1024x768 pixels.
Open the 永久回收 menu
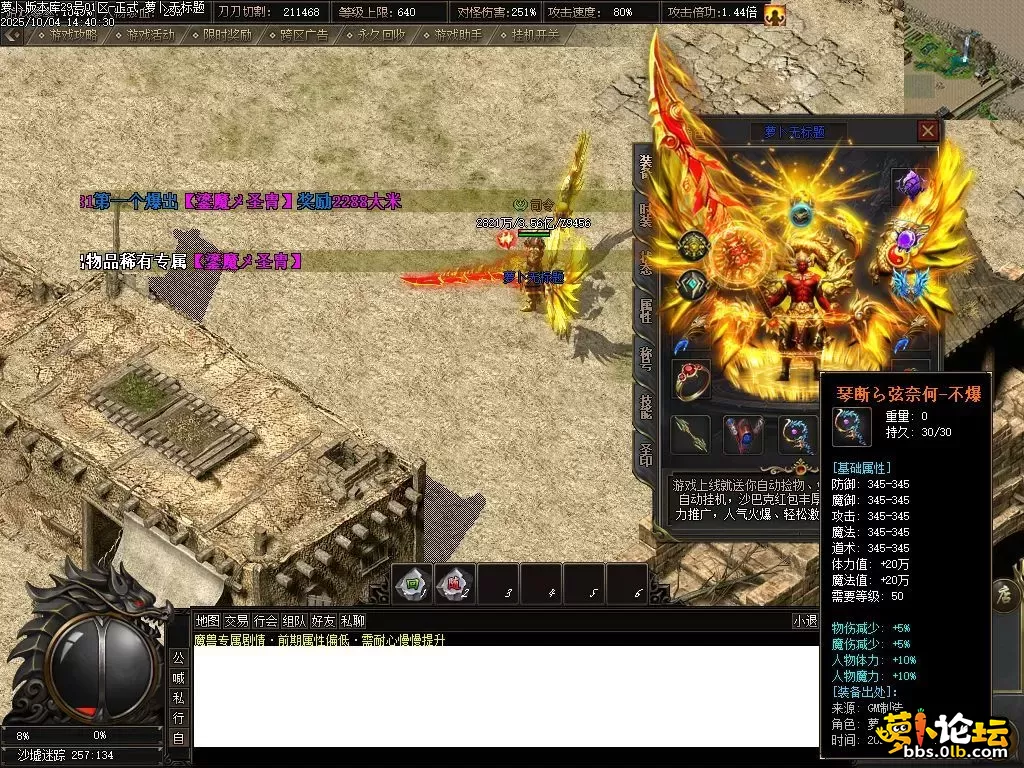[x=381, y=34]
